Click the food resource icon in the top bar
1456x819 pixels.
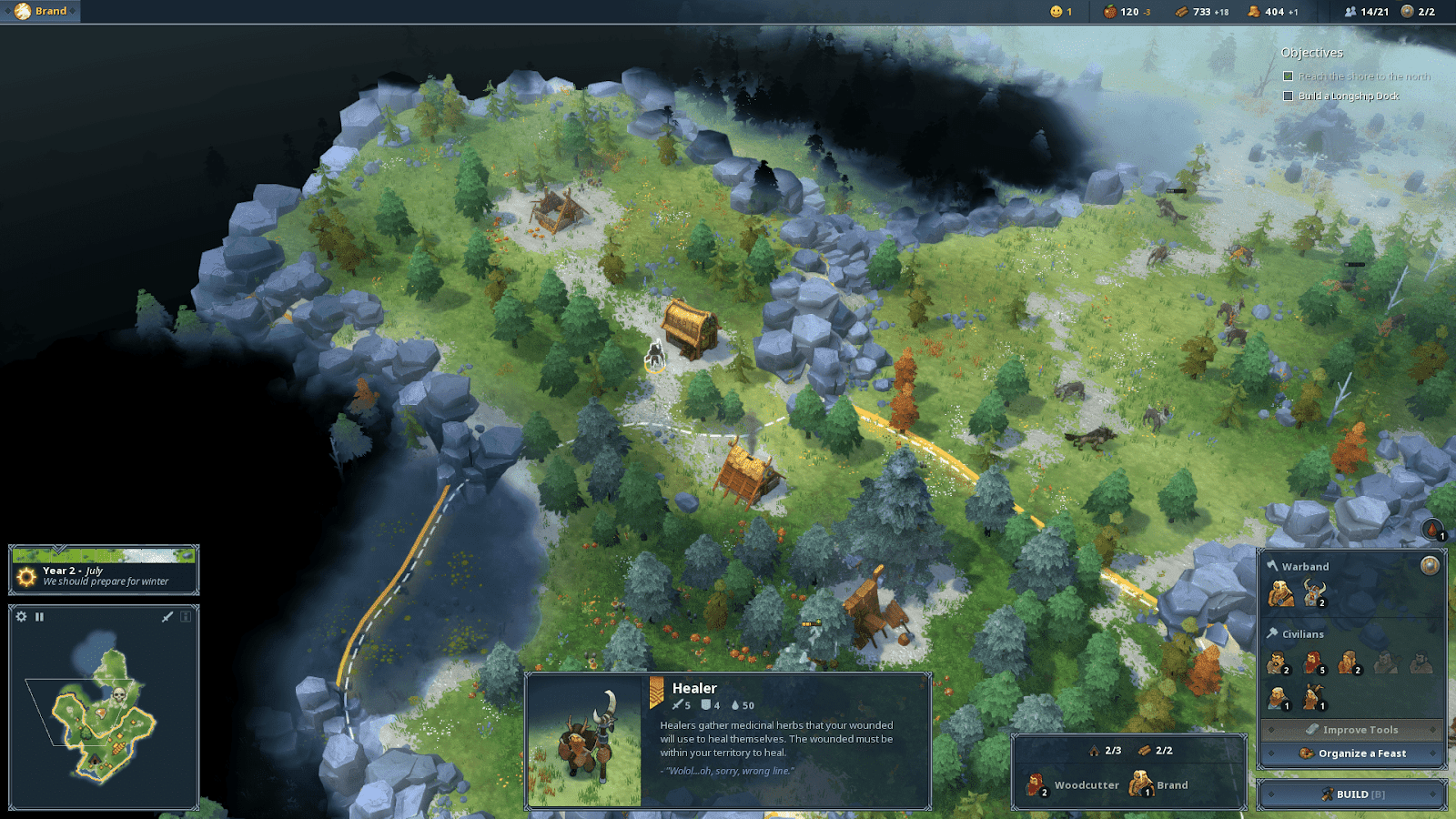click(1108, 12)
